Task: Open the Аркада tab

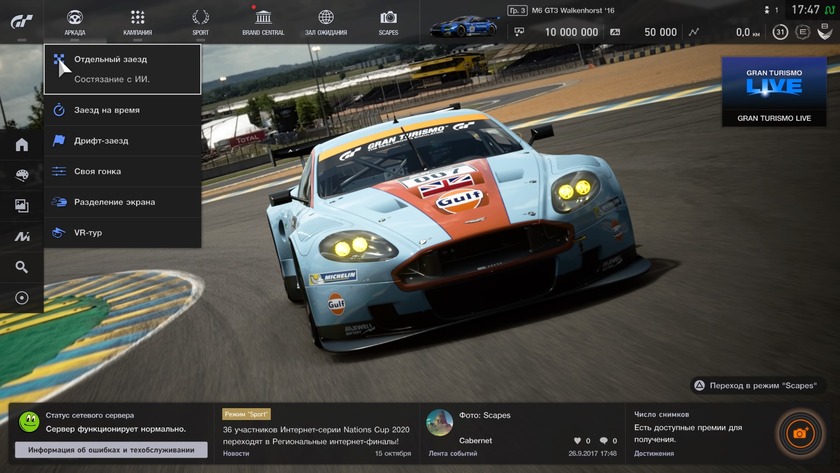Action: point(74,21)
